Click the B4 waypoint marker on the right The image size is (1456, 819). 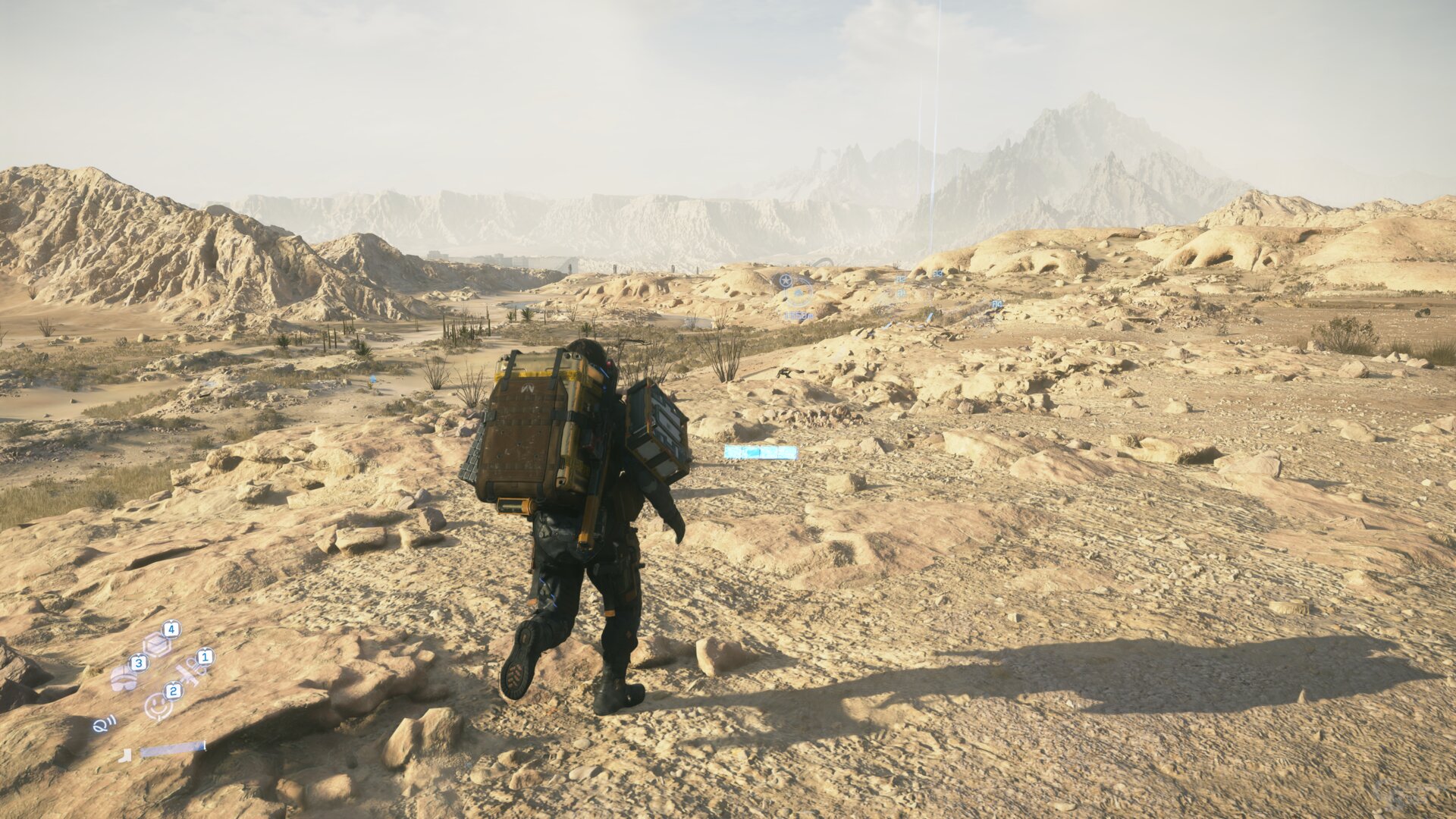(997, 304)
